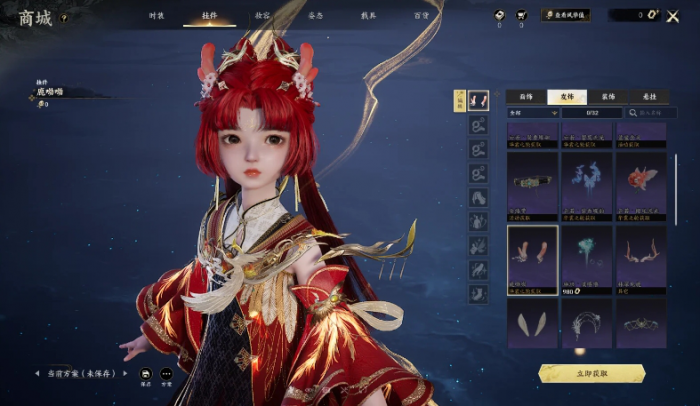Select the 装饰 category tab

[x=608, y=97]
